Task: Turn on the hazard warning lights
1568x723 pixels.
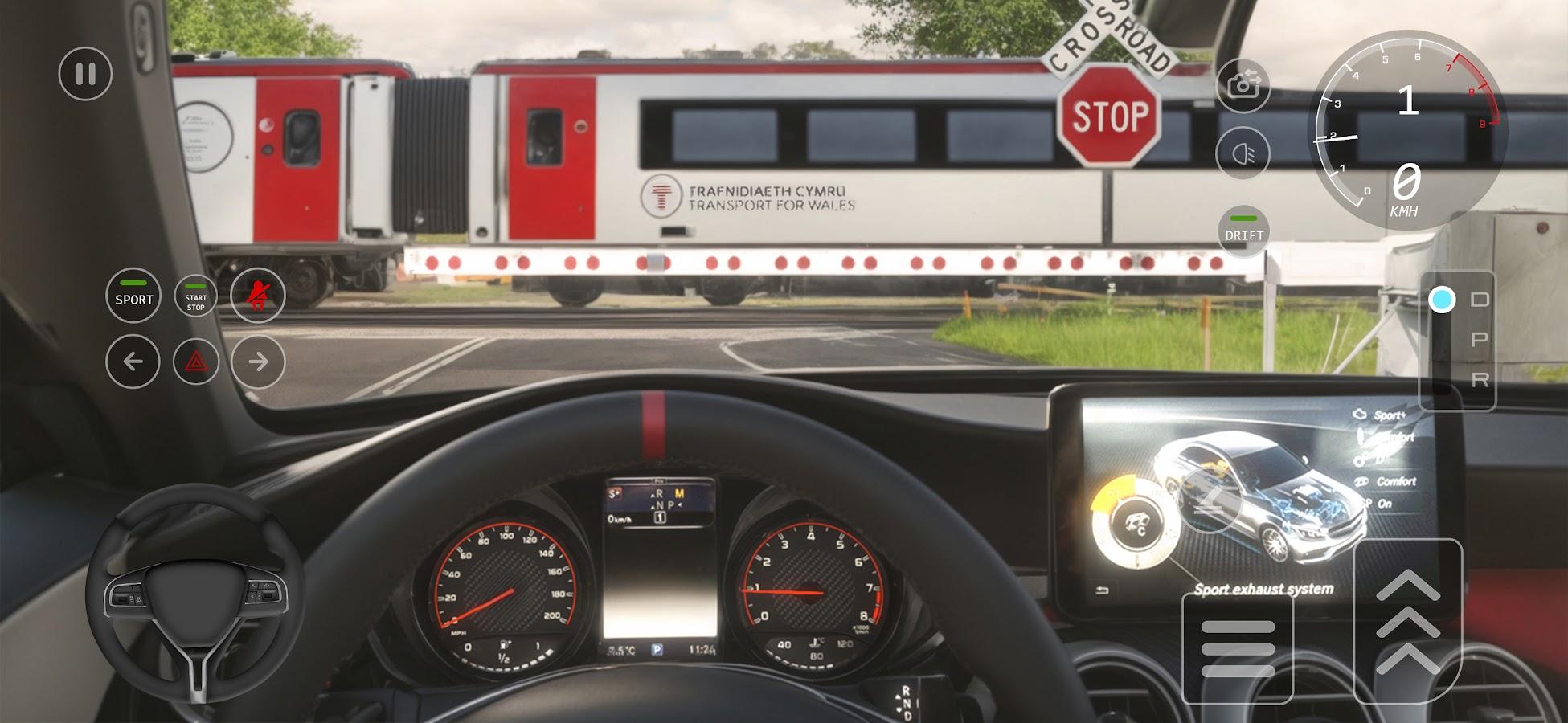Action: (196, 361)
